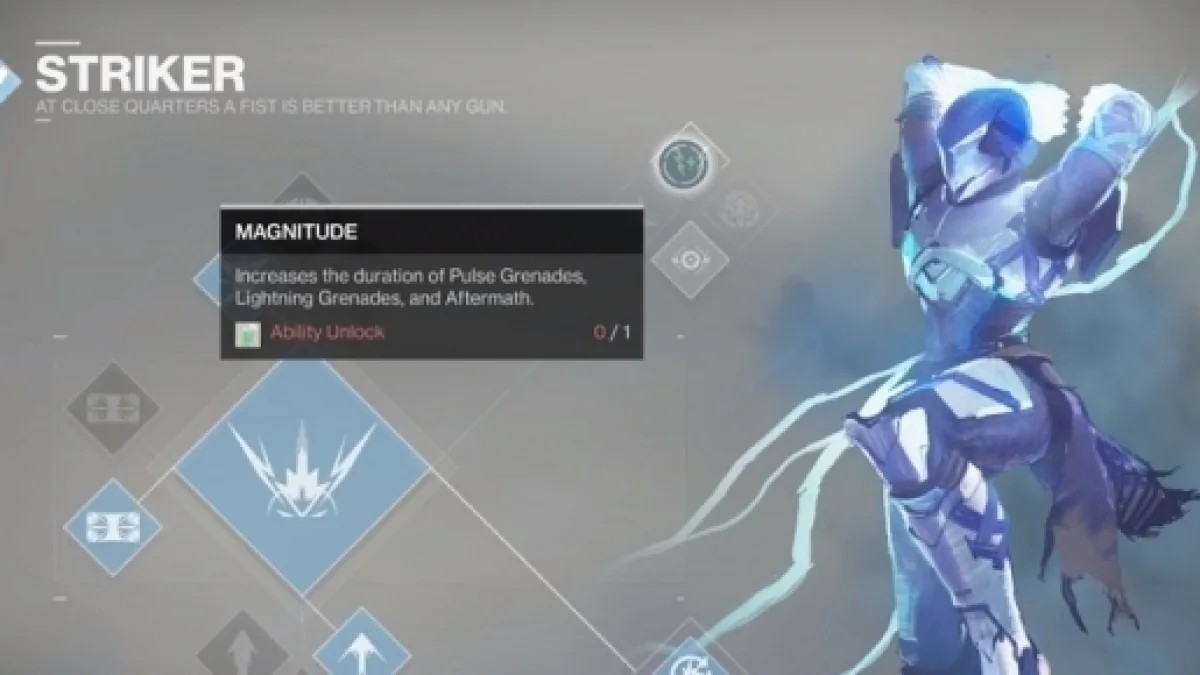
Task: Choose the active blue grenade diamond
Action: 112,527
